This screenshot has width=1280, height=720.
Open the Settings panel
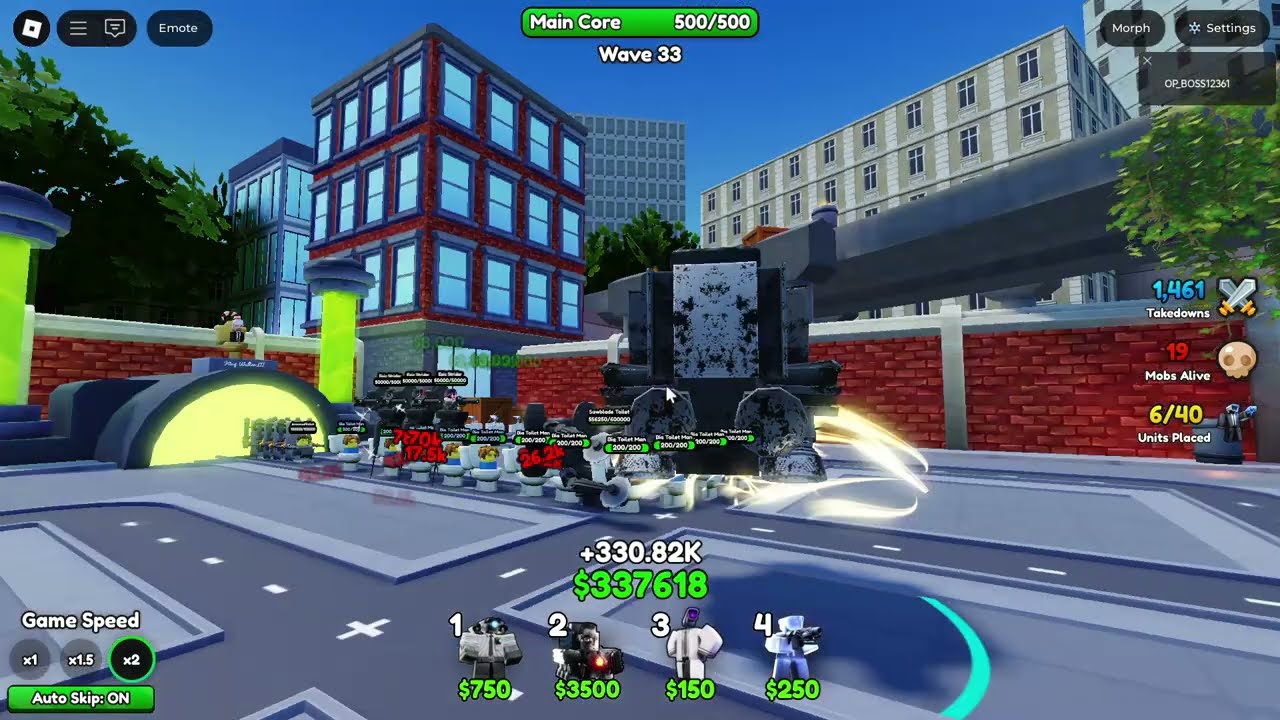pos(1221,28)
